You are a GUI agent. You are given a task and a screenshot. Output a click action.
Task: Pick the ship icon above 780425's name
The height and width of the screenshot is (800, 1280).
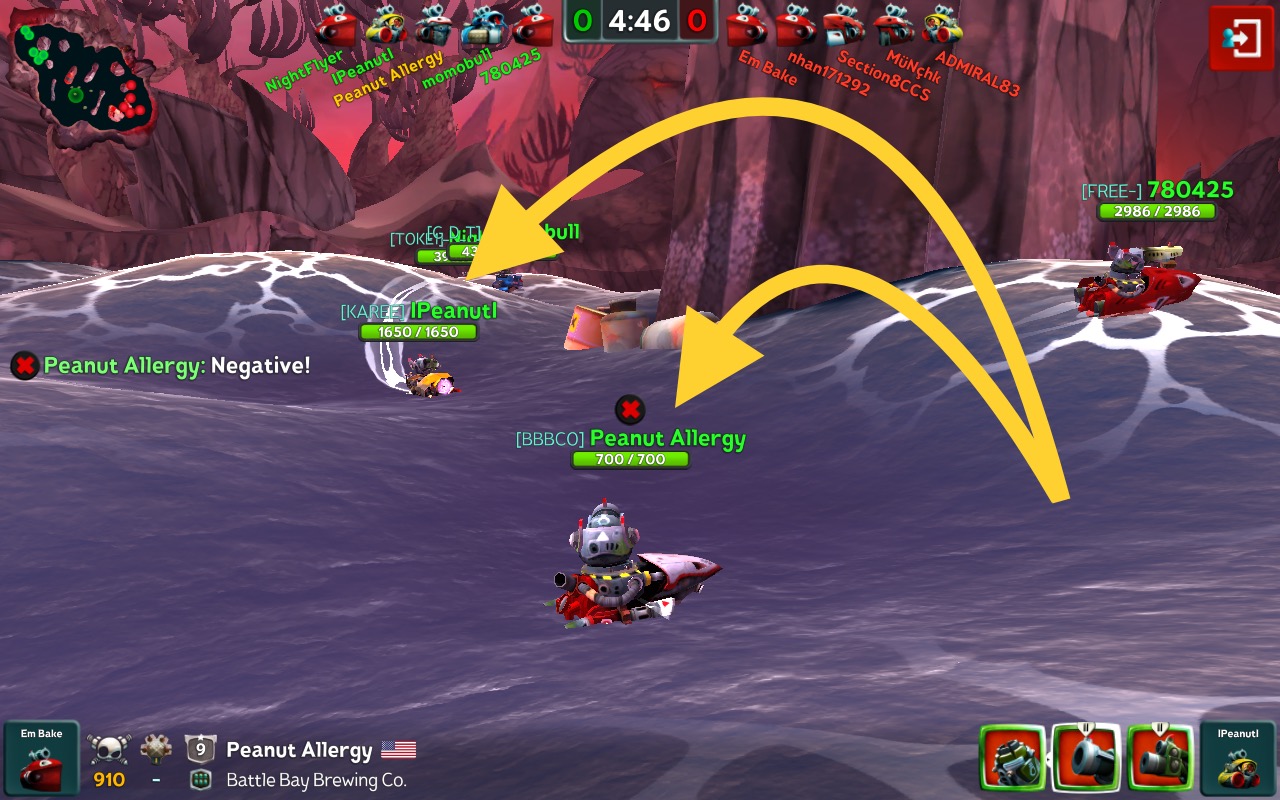pyautogui.click(x=532, y=26)
